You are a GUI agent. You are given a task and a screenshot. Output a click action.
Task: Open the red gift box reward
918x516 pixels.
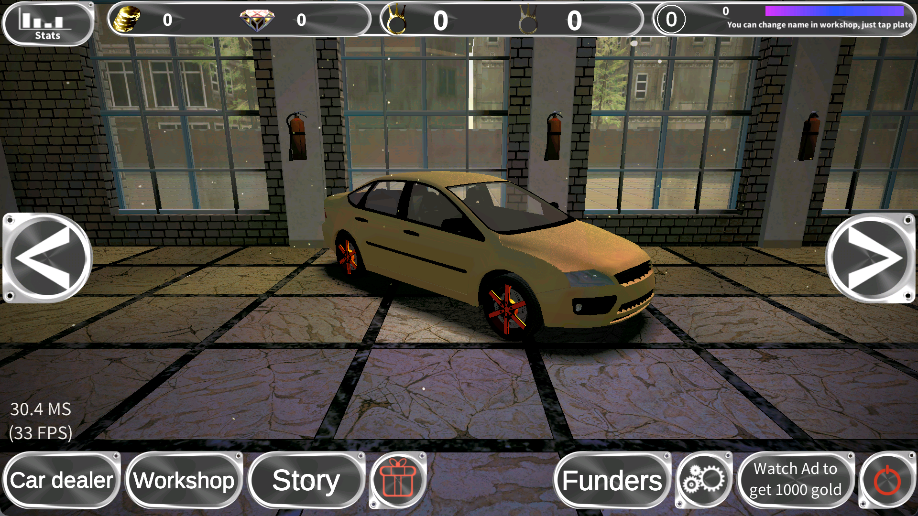click(x=399, y=481)
